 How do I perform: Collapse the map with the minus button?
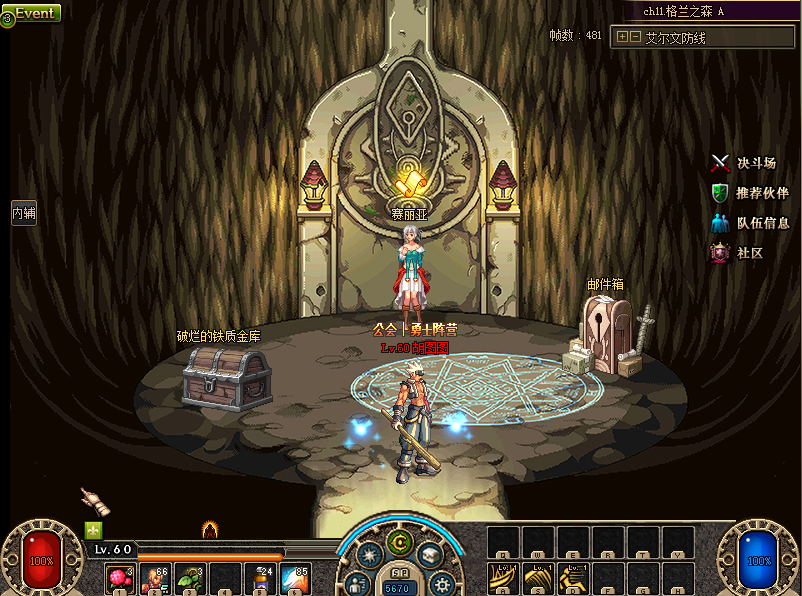pyautogui.click(x=635, y=37)
